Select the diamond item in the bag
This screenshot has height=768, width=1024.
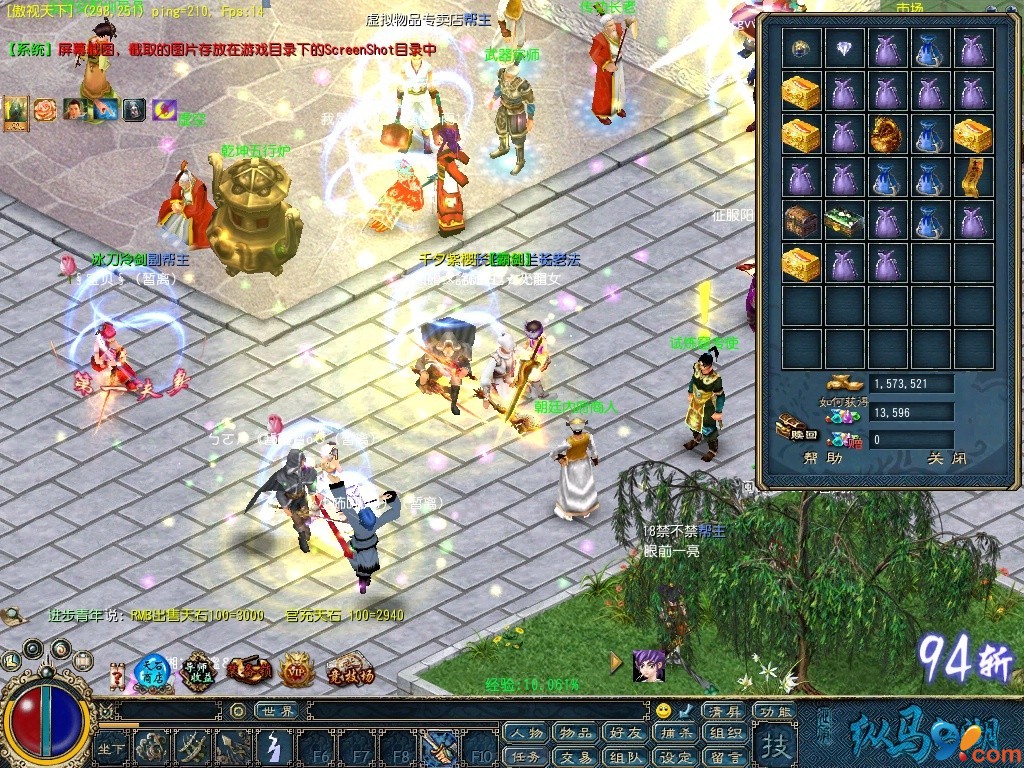845,49
